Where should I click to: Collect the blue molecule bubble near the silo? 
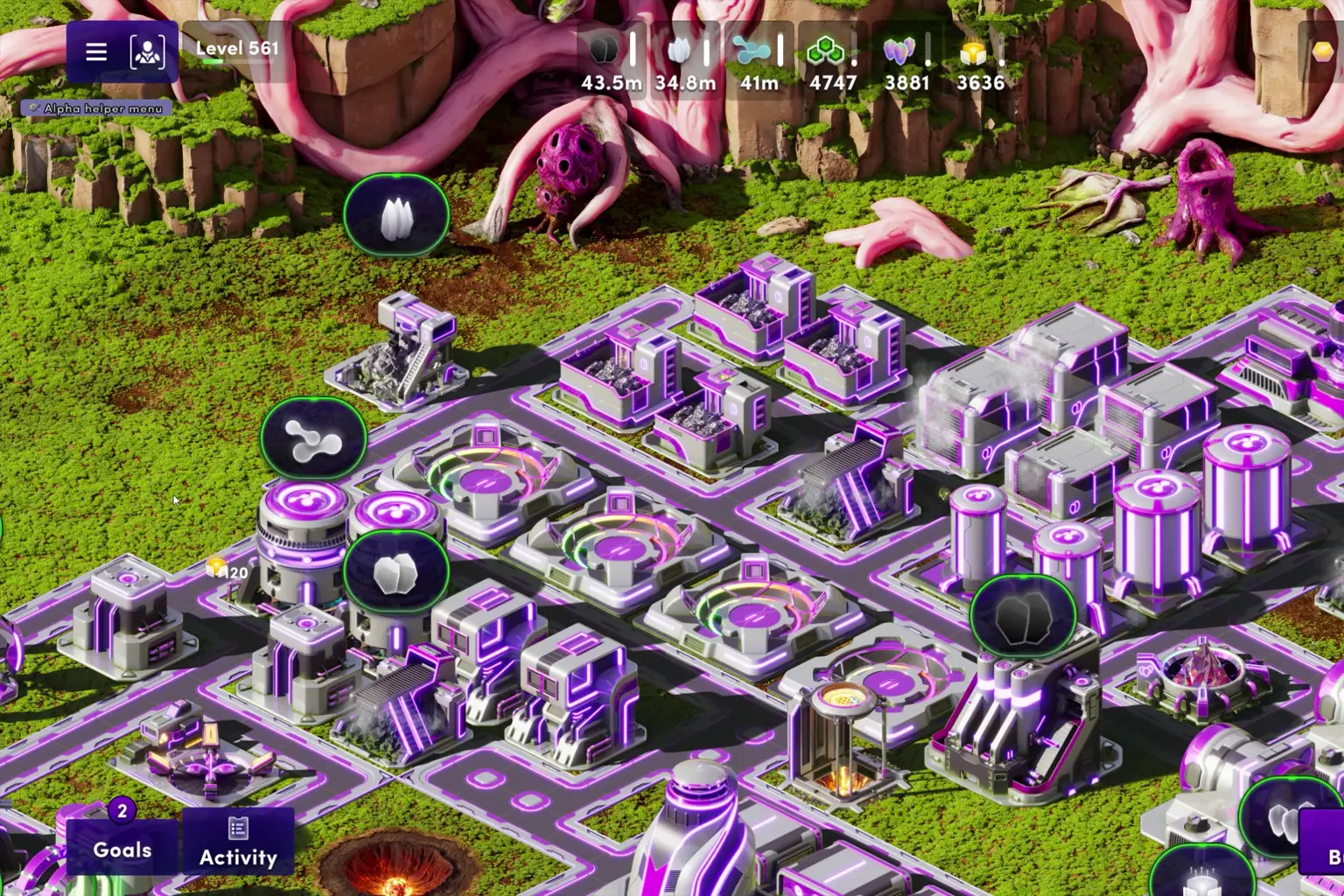(x=315, y=439)
